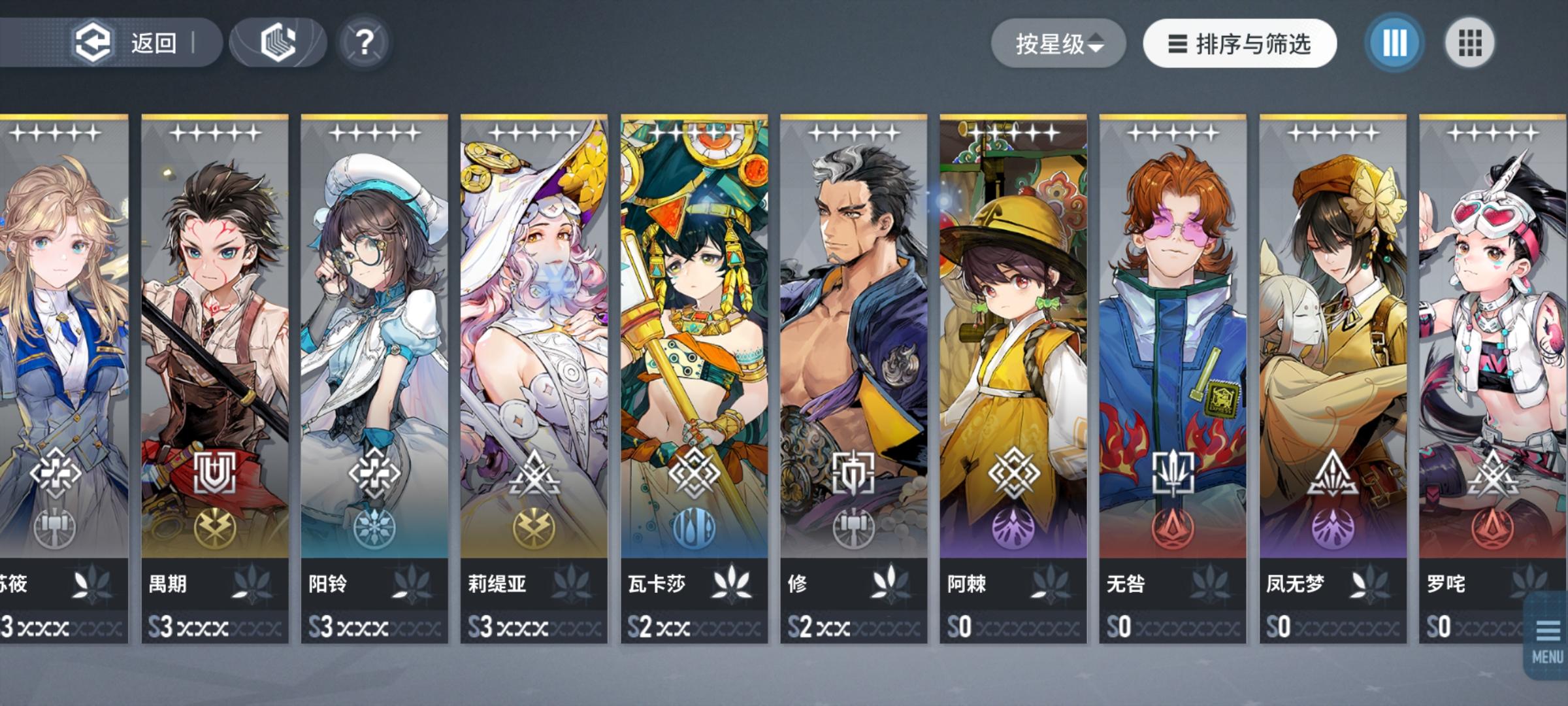
Task: Open the 按星级 sort dropdown
Action: [1058, 42]
